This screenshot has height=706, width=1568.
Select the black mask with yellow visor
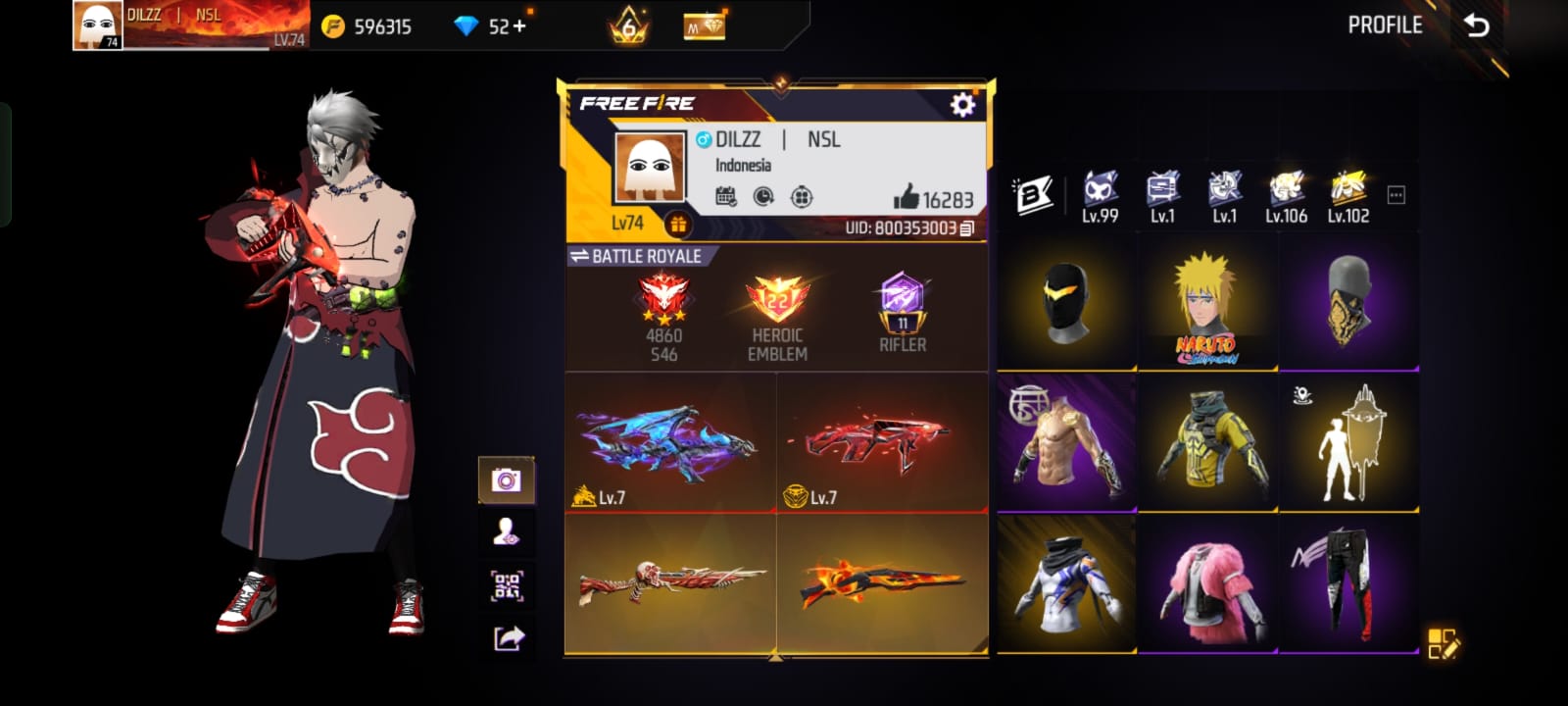click(1067, 303)
